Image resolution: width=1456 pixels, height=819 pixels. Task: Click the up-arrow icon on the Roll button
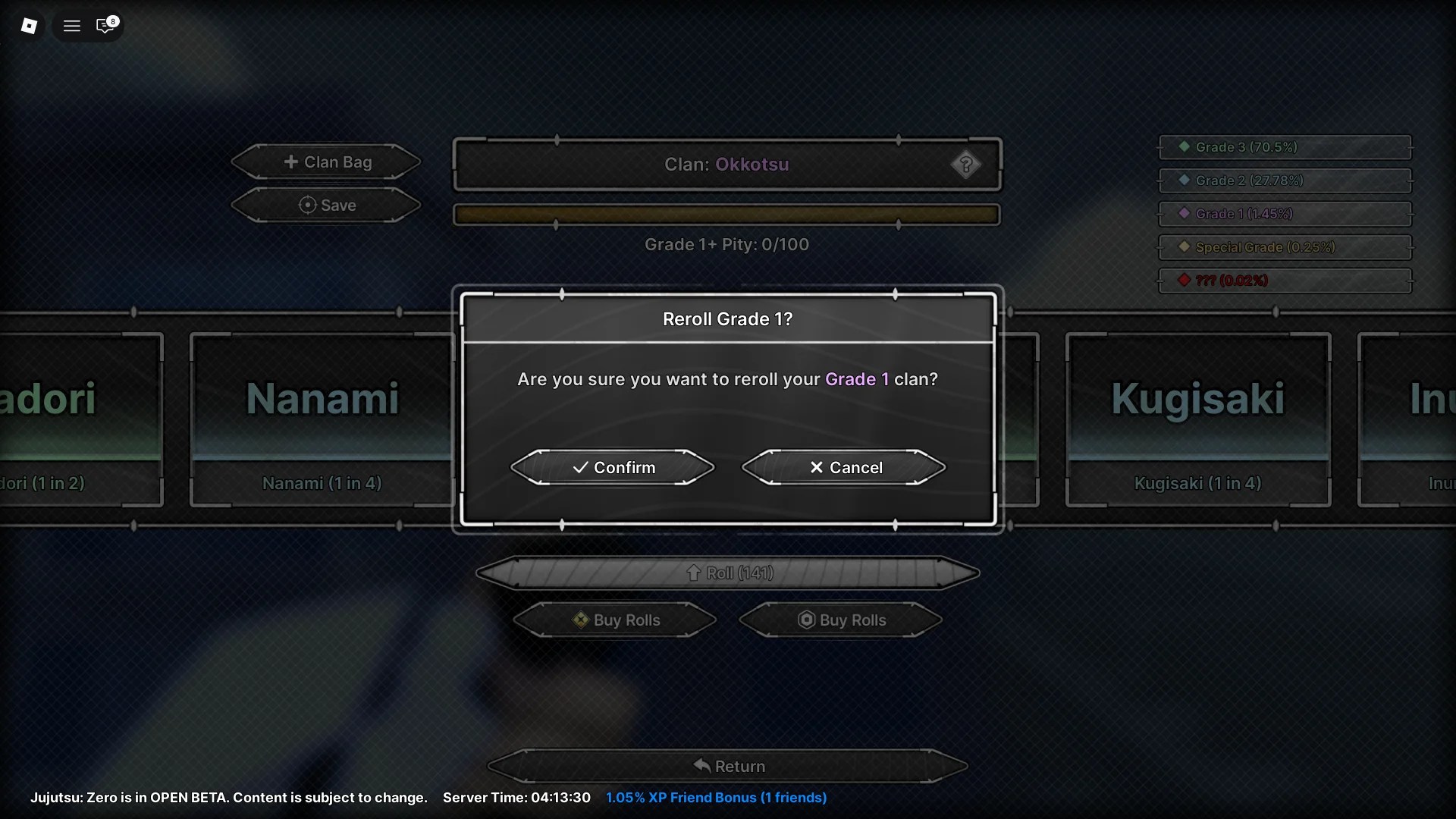tap(693, 573)
